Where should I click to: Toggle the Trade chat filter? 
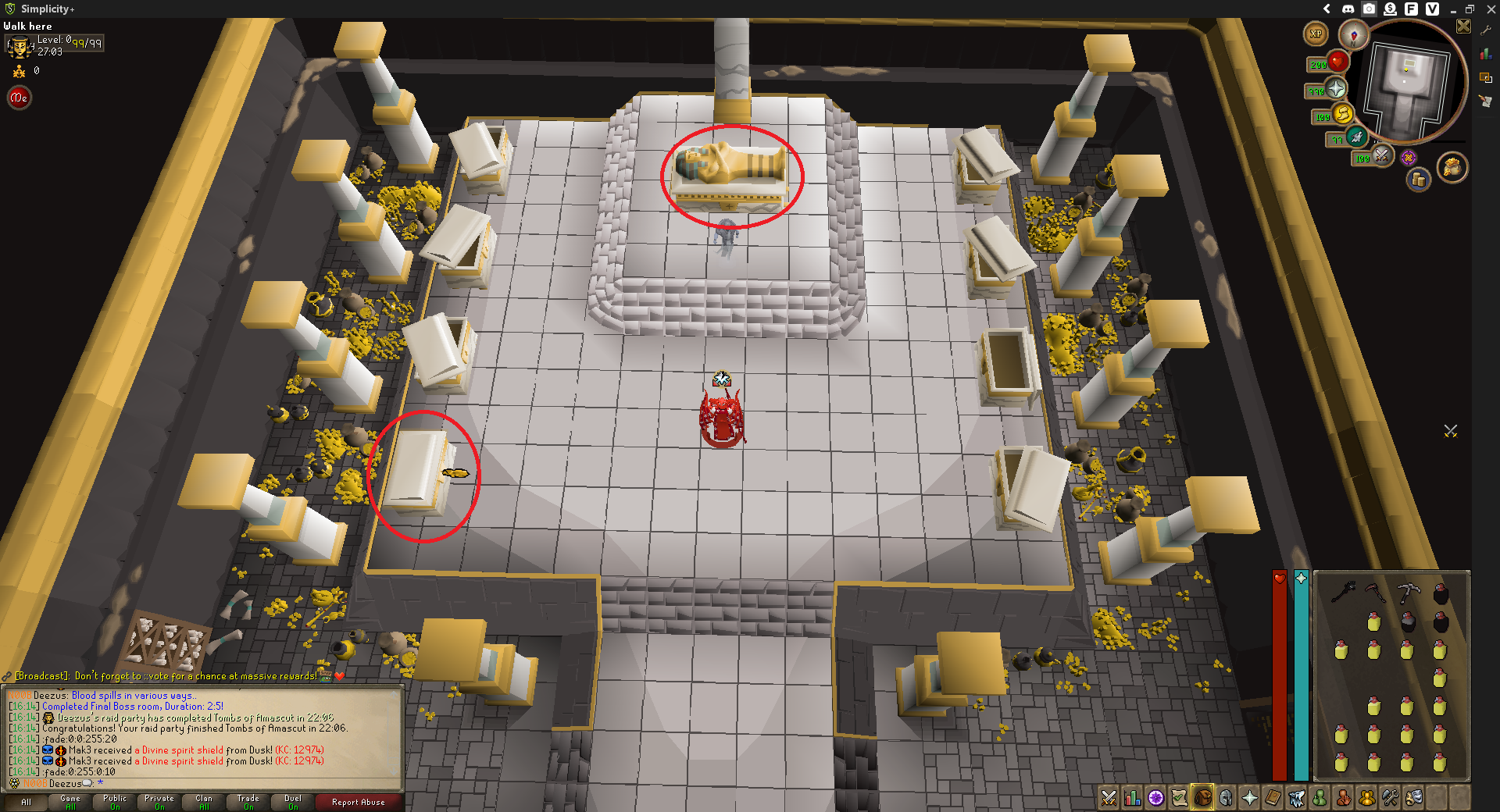pyautogui.click(x=248, y=802)
